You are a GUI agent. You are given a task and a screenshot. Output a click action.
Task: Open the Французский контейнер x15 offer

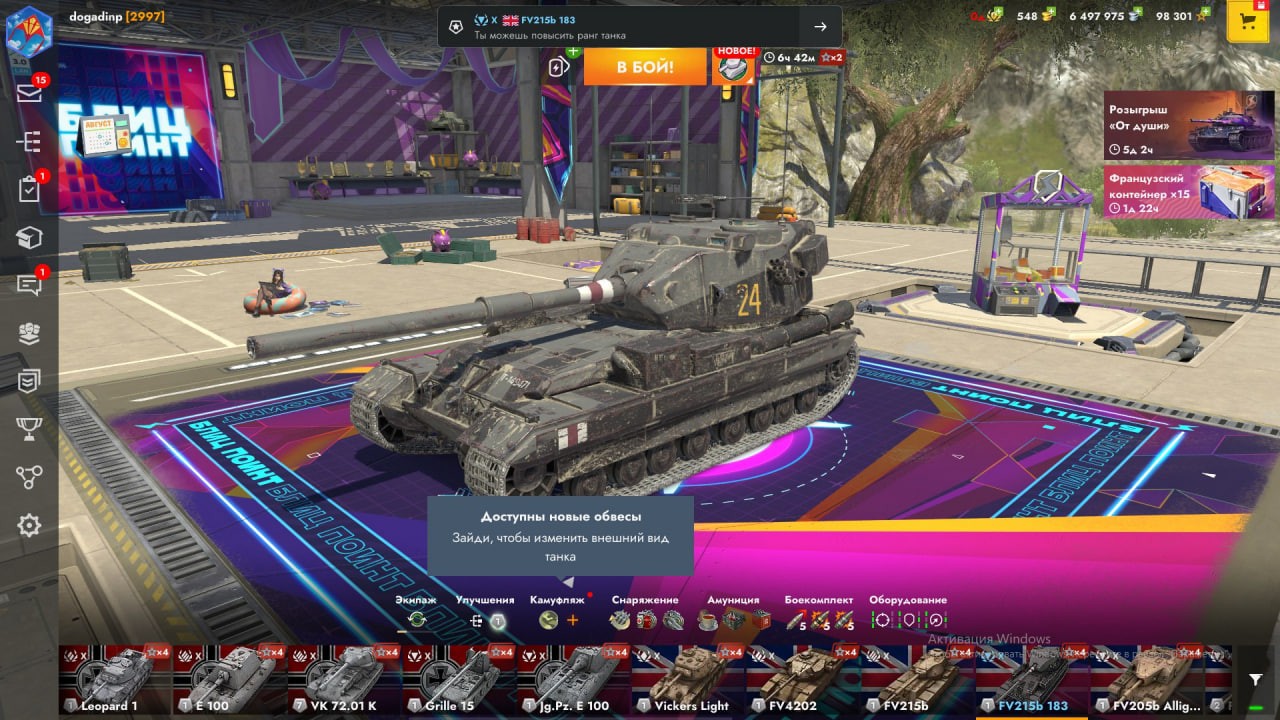1175,192
